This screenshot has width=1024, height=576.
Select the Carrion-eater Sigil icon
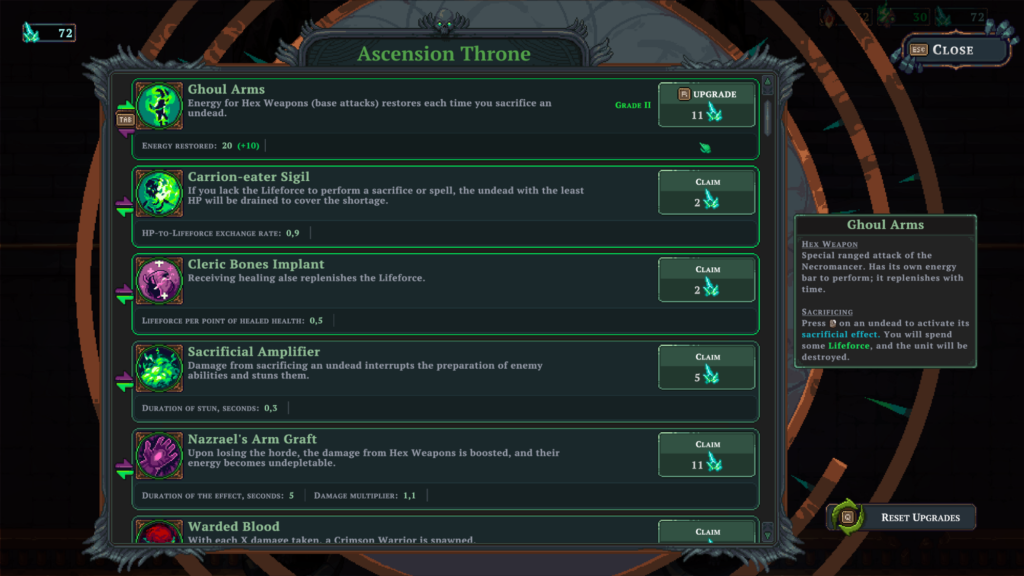(x=158, y=193)
